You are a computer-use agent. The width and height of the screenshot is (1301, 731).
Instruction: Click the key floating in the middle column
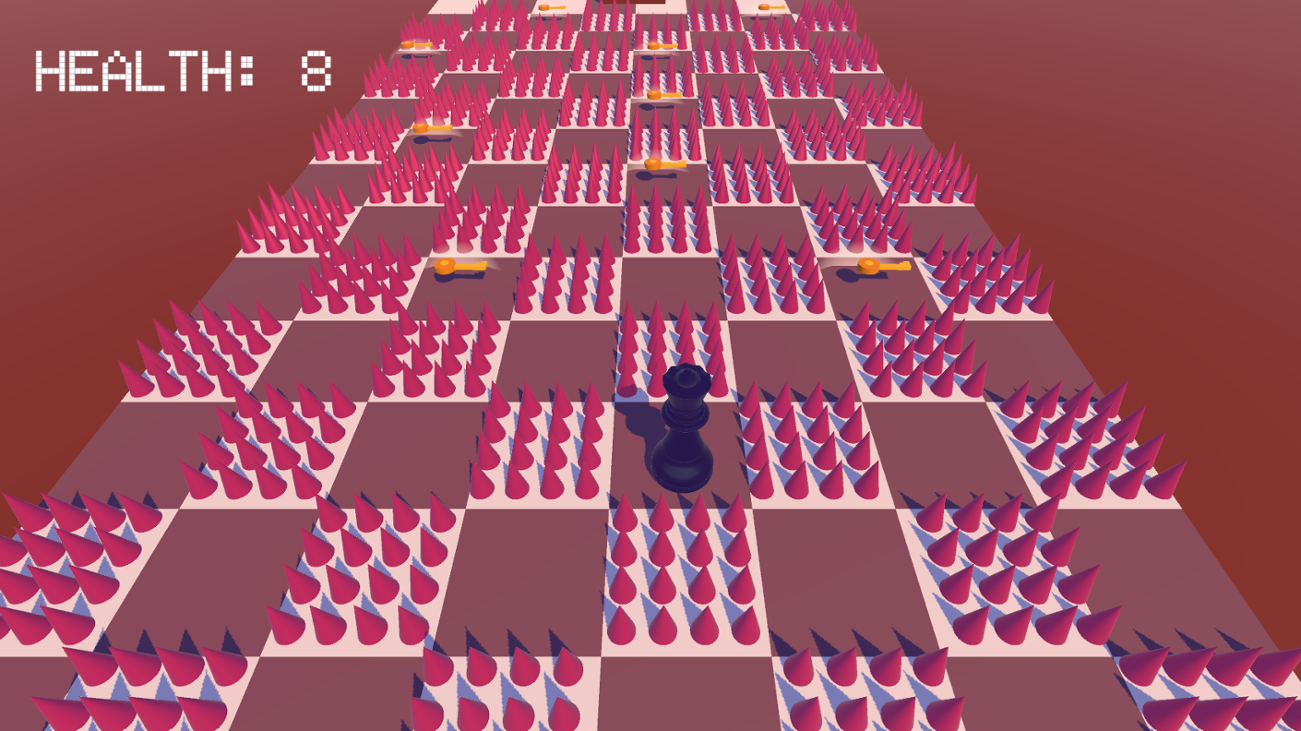[654, 94]
